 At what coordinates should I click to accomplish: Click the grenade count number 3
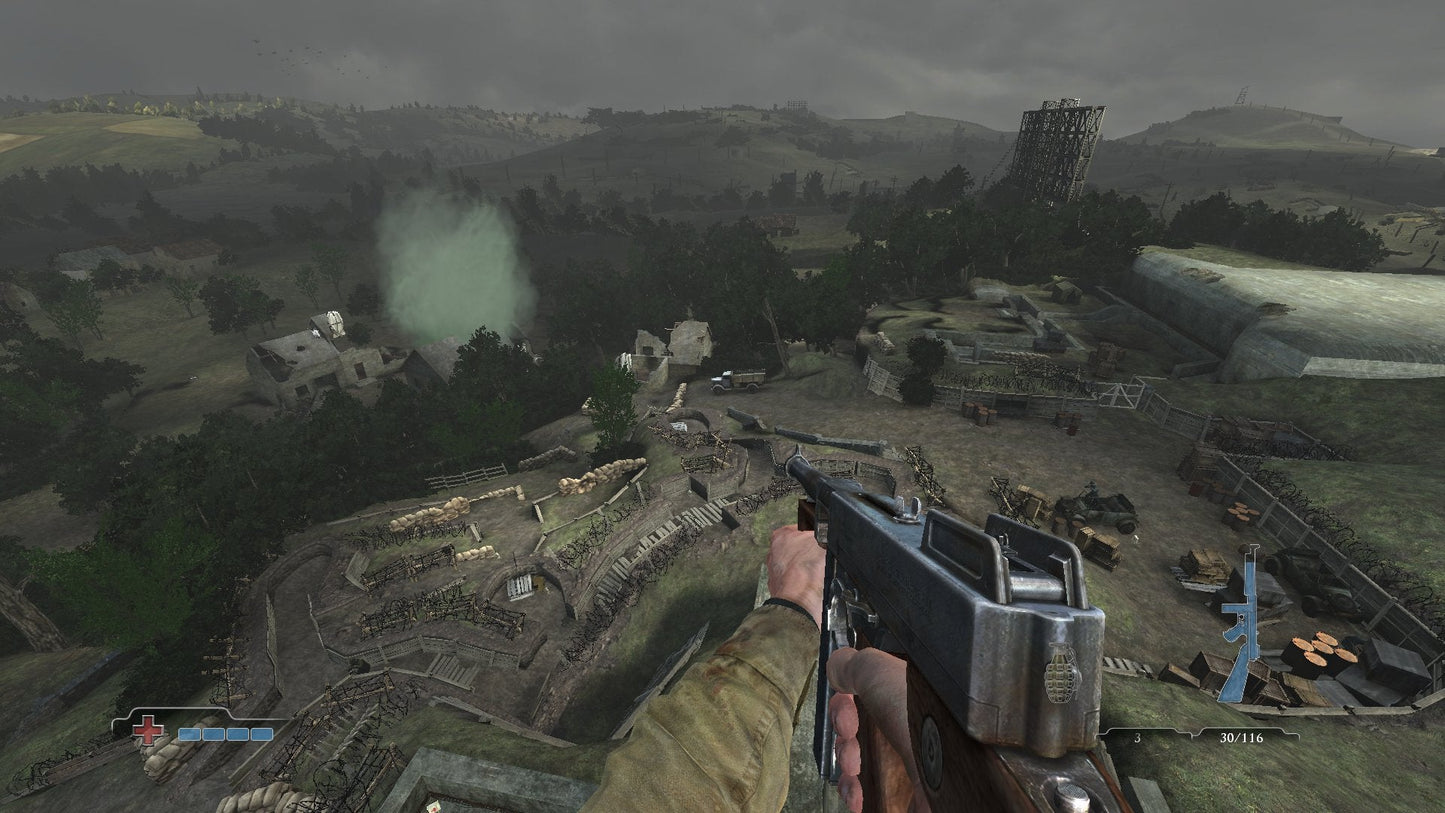click(1137, 738)
